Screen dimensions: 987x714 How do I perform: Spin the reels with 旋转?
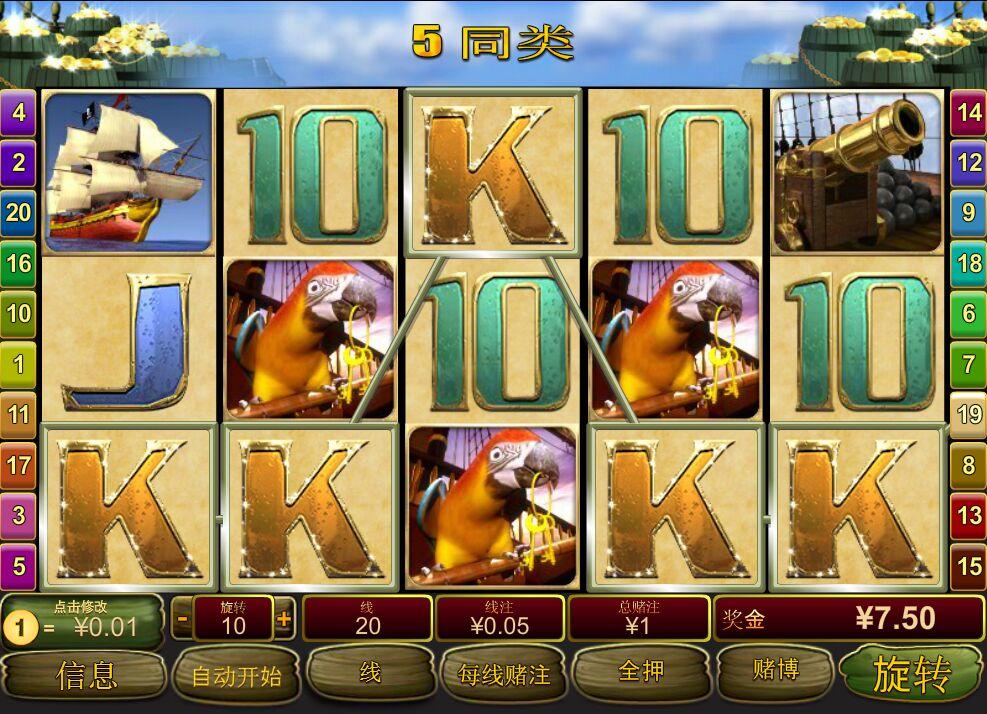(x=911, y=675)
